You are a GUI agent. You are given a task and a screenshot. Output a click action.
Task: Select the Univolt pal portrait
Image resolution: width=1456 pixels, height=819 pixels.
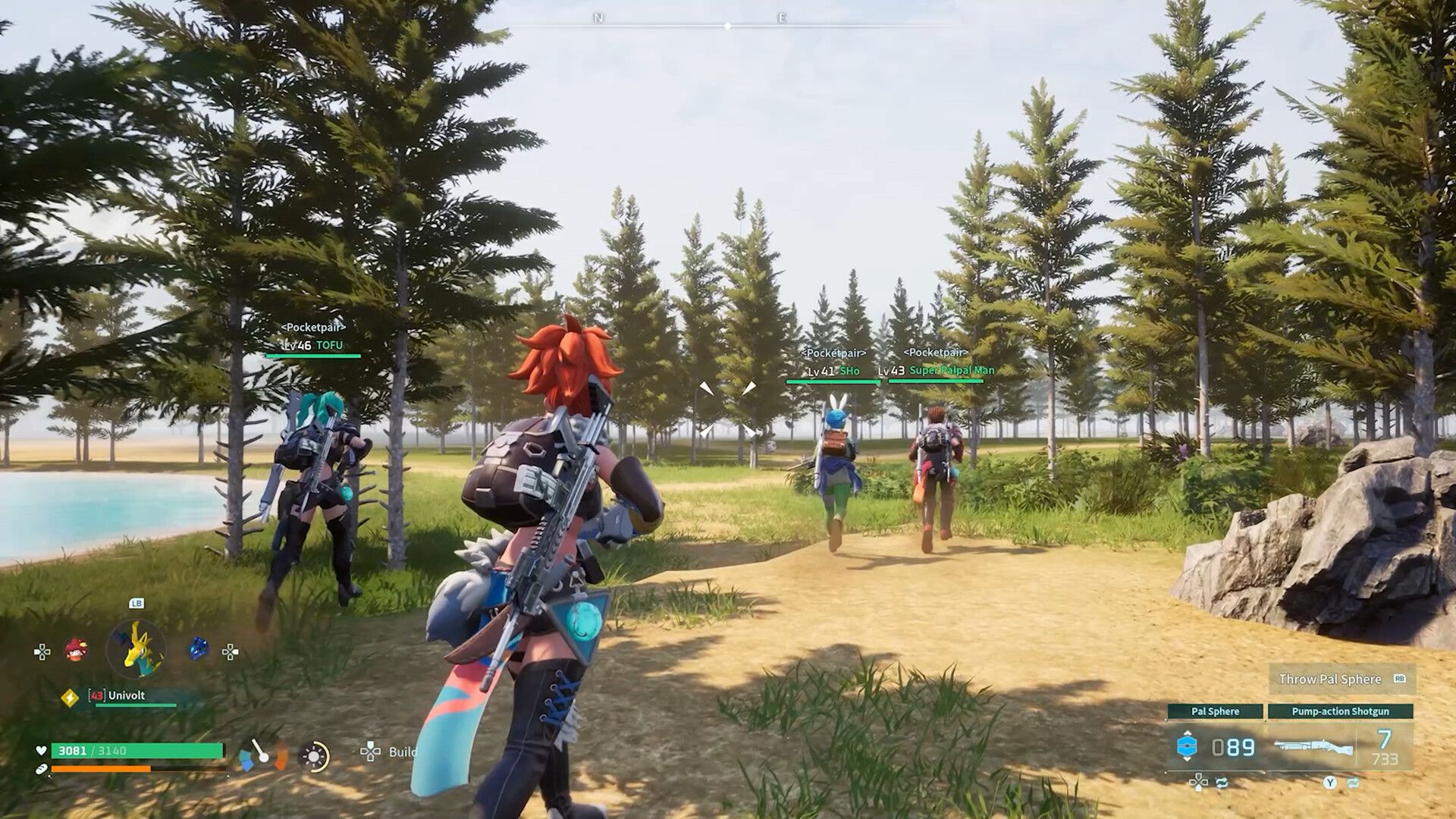point(136,649)
